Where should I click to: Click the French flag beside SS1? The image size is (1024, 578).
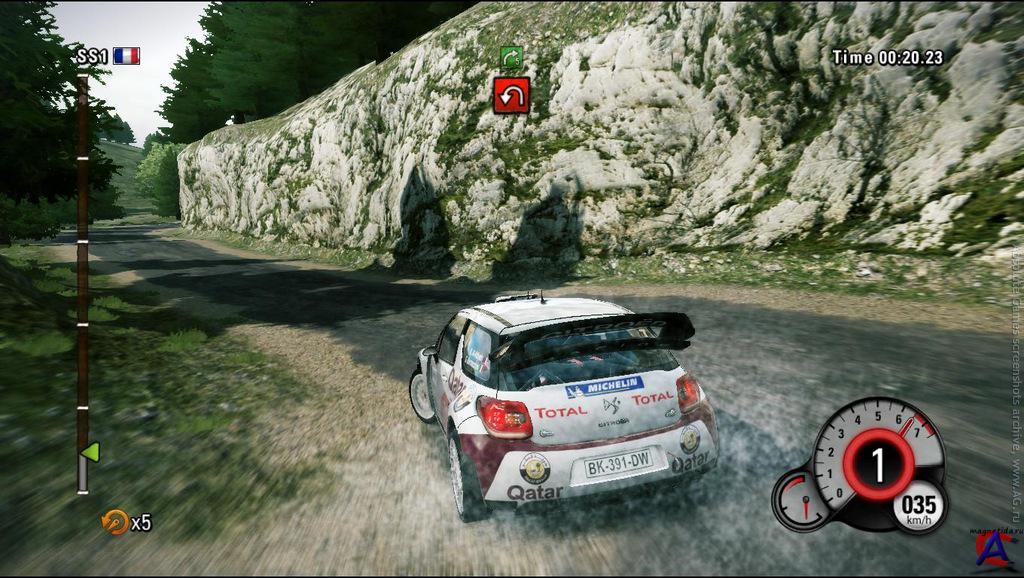coord(126,56)
